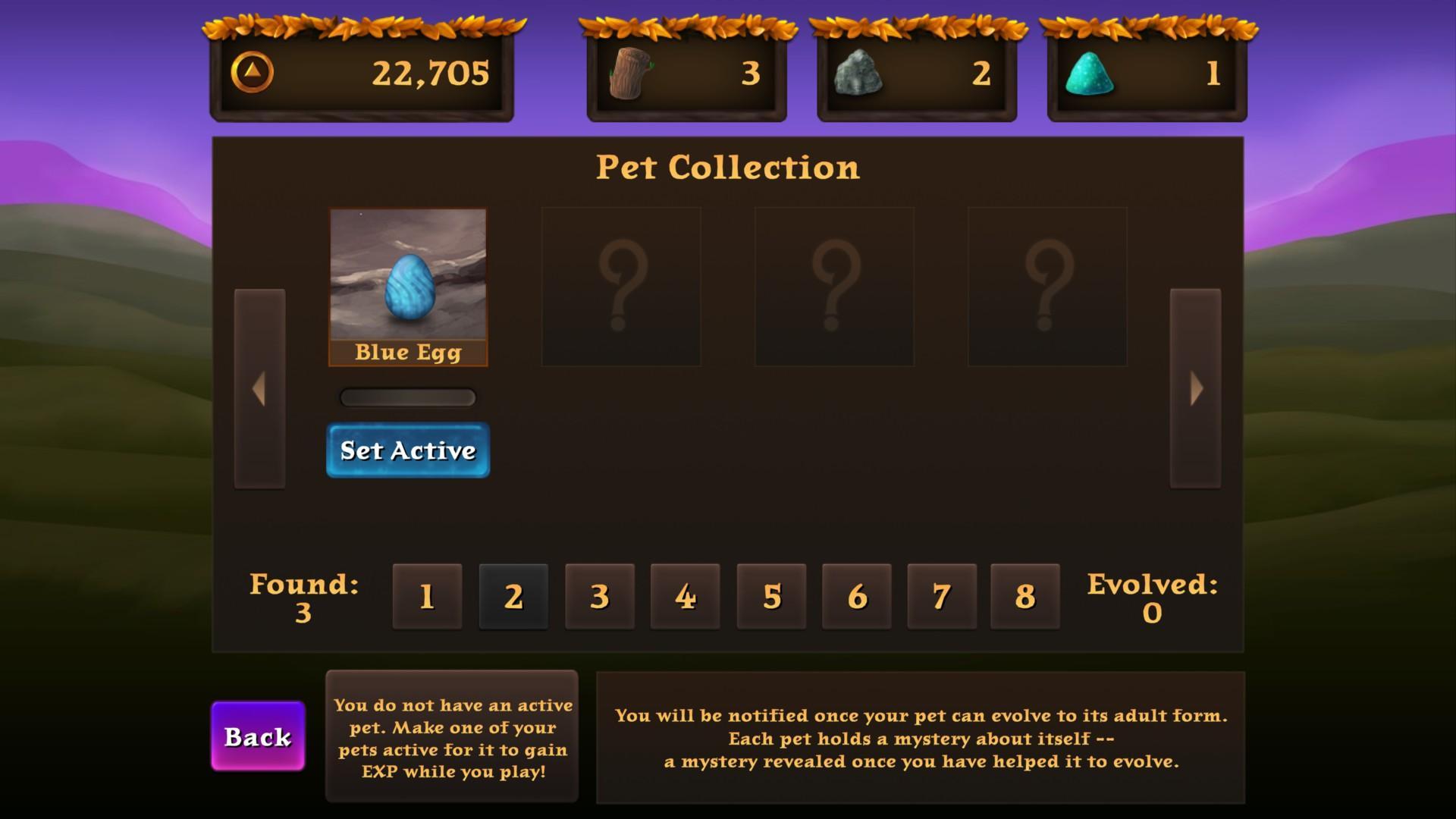Click the left navigation arrow
Image resolution: width=1456 pixels, height=819 pixels.
(x=259, y=389)
